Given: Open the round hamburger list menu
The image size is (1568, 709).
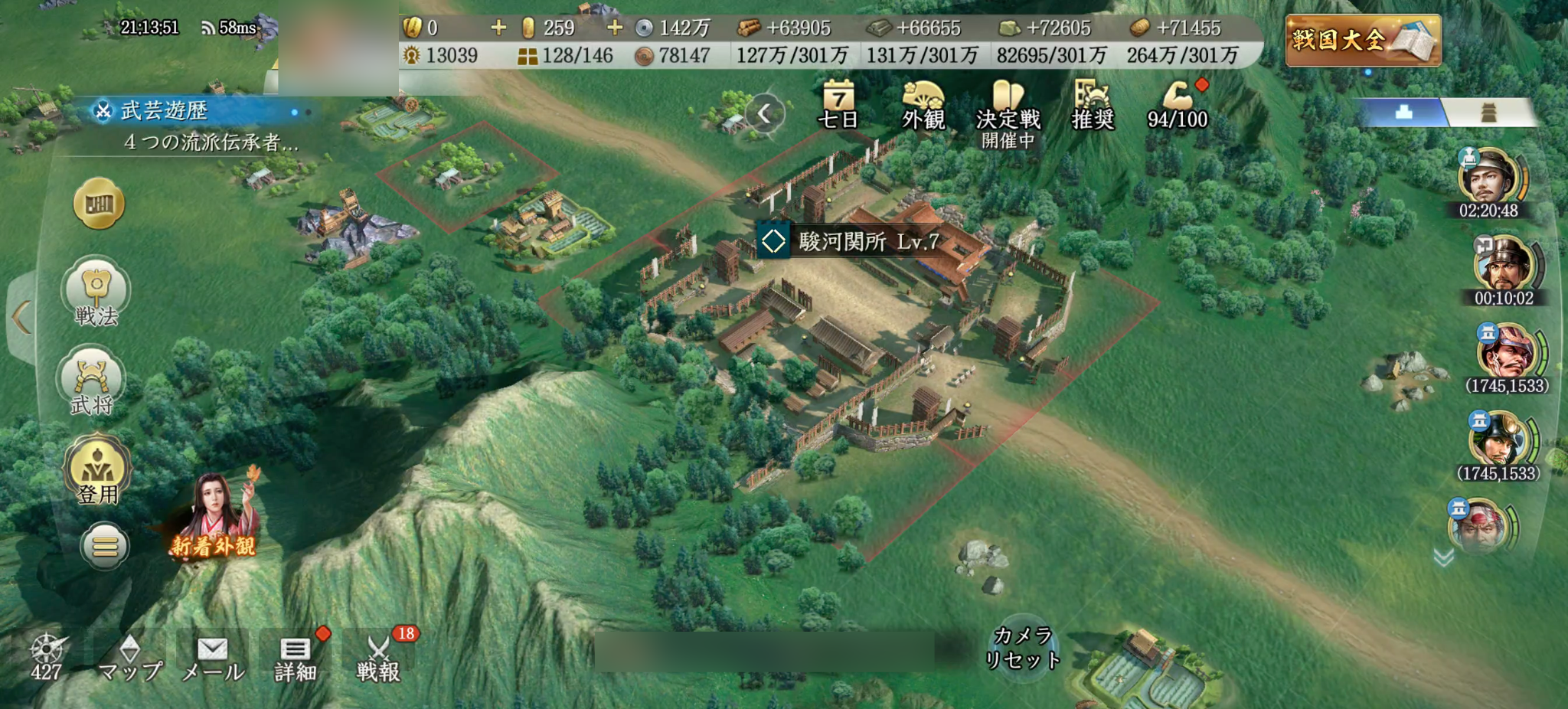Looking at the screenshot, I should click(x=105, y=546).
